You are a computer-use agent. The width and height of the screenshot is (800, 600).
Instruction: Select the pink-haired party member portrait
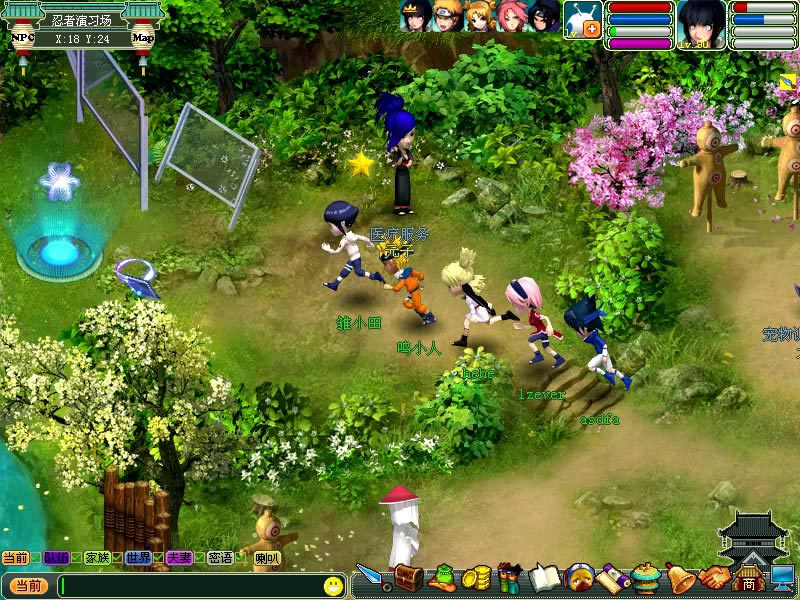tap(512, 16)
